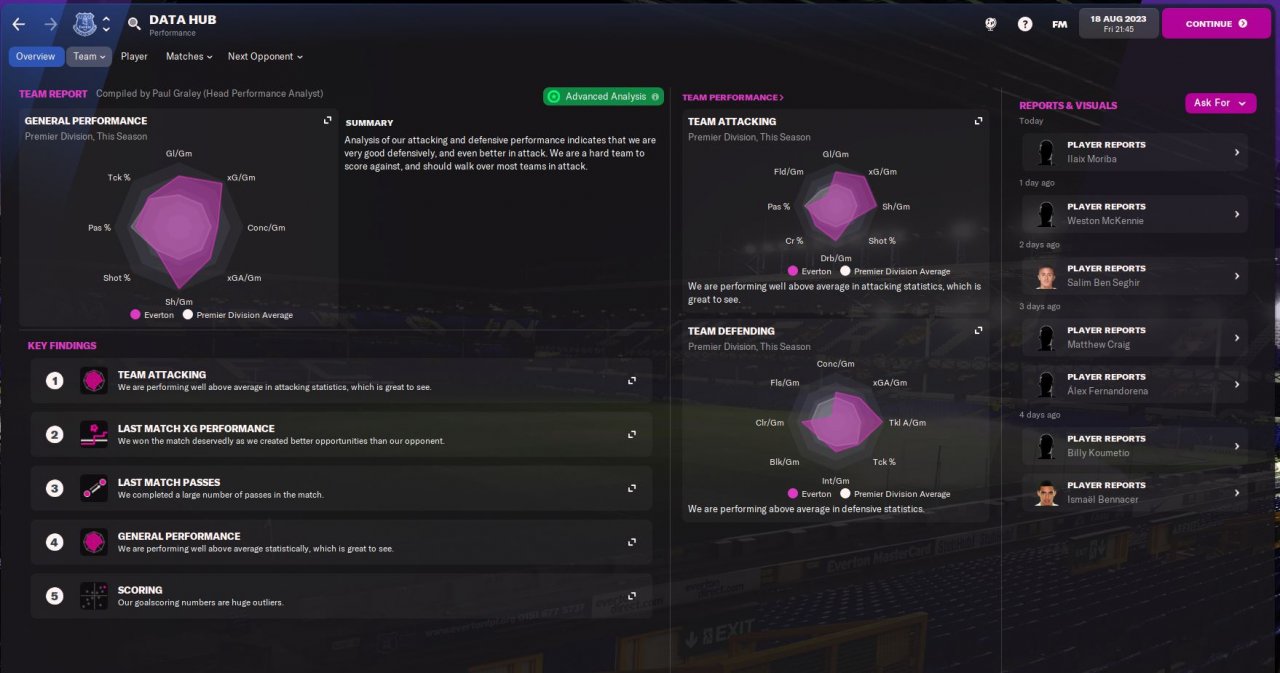Viewport: 1280px width, 673px height.
Task: Open Ilaix Moriba player report
Action: (1135, 152)
